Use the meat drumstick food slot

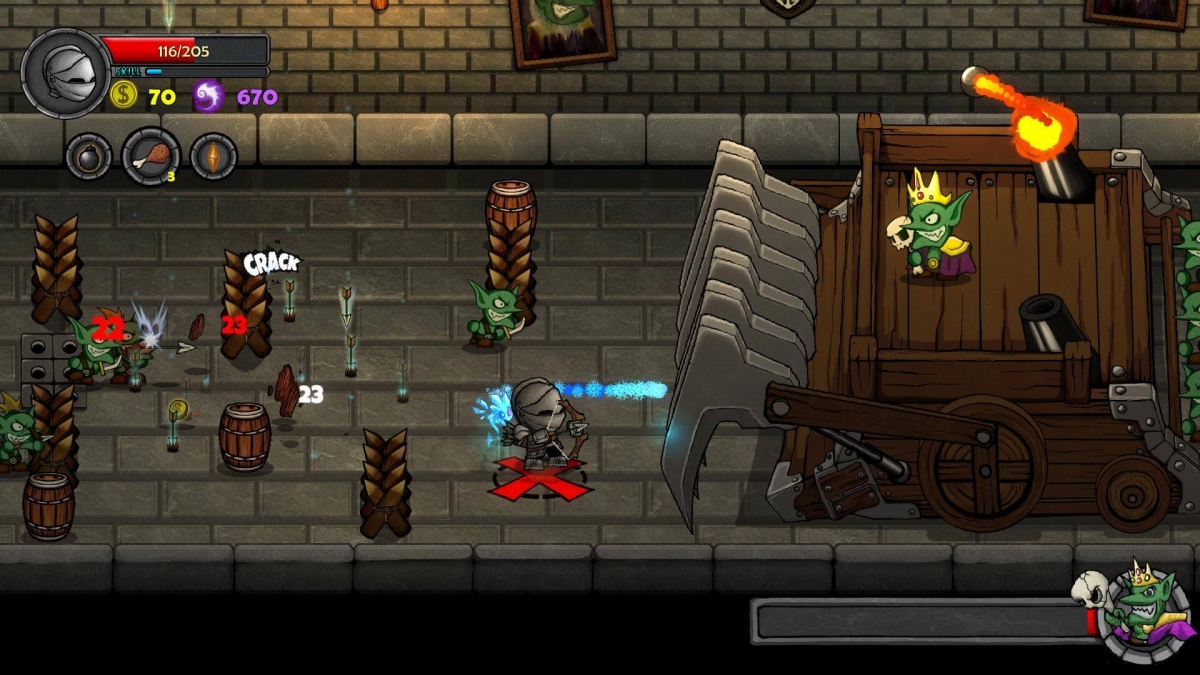point(151,157)
